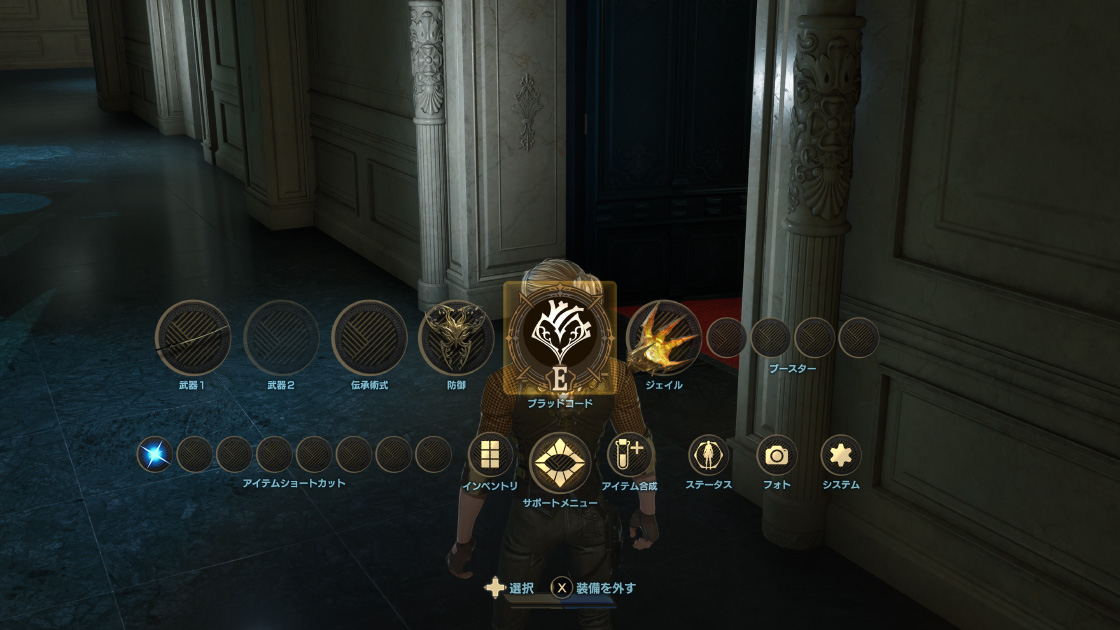
Task: Select the 武器1 weapon slot
Action: click(x=193, y=338)
